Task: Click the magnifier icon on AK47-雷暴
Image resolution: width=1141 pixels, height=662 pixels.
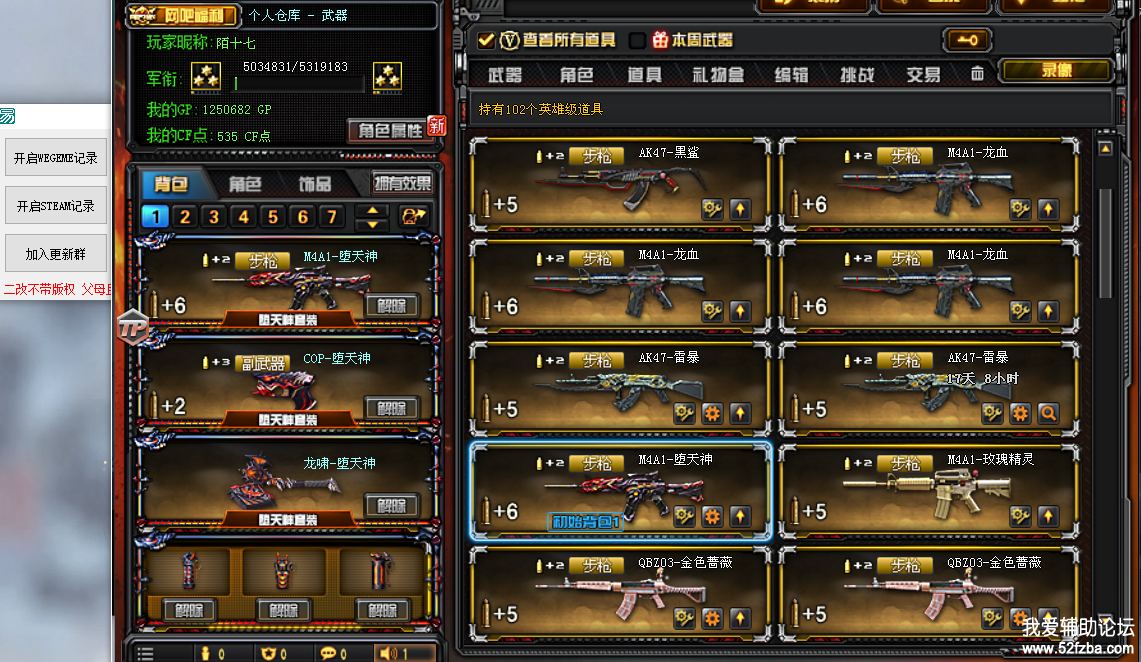Action: point(1047,413)
